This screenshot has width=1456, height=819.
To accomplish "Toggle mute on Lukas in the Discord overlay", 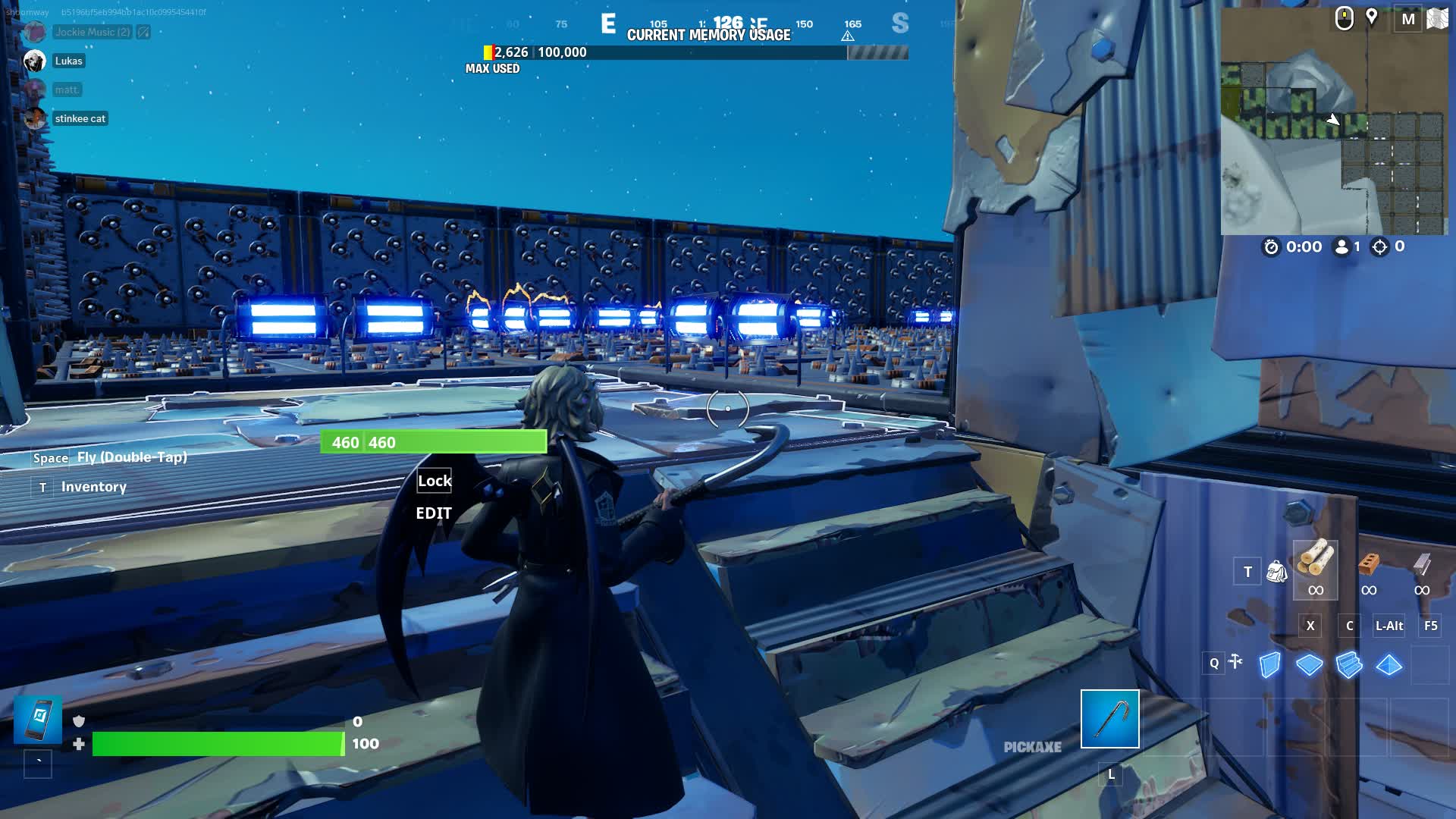I will pyautogui.click(x=36, y=61).
